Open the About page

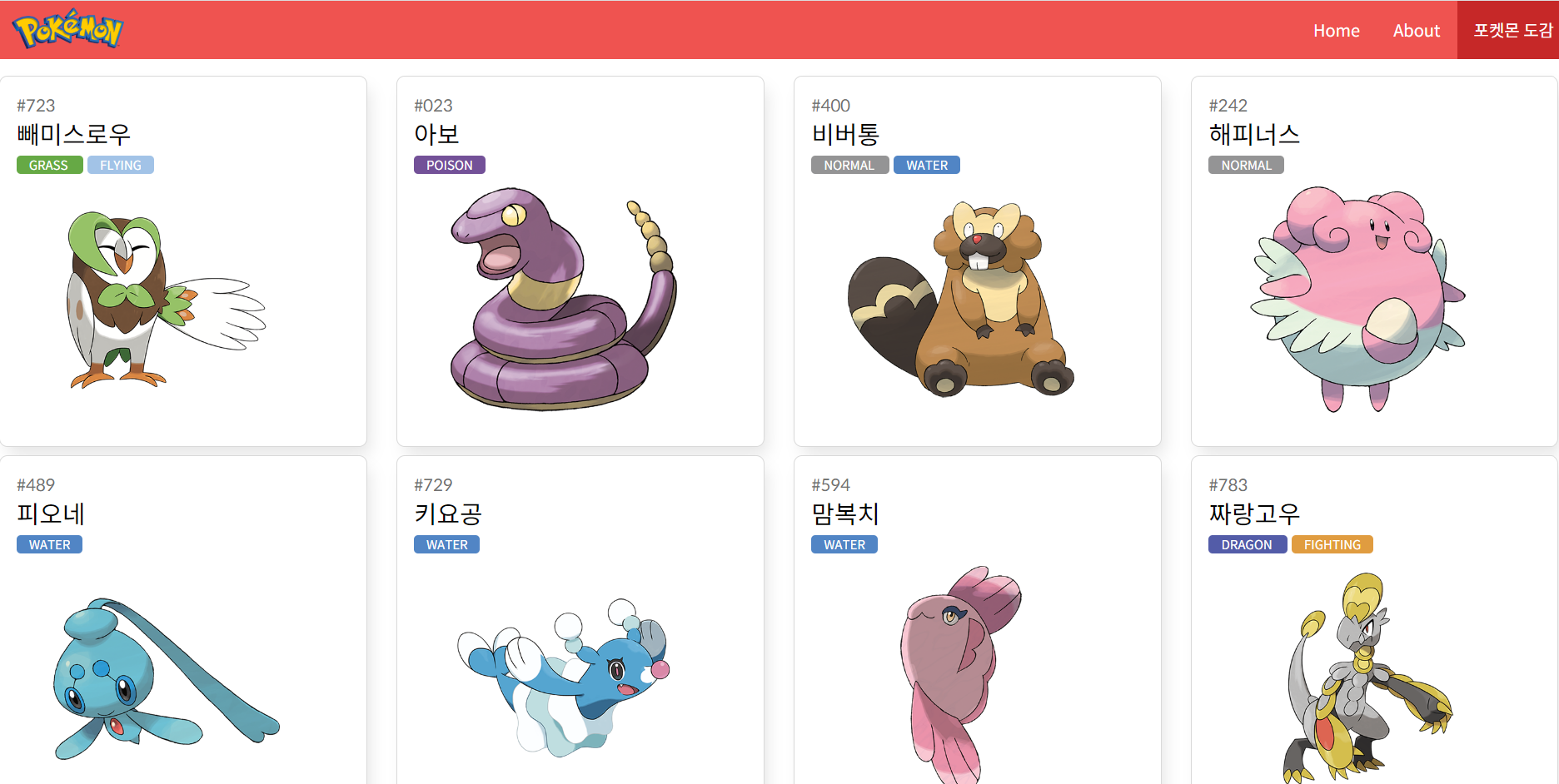[1416, 30]
